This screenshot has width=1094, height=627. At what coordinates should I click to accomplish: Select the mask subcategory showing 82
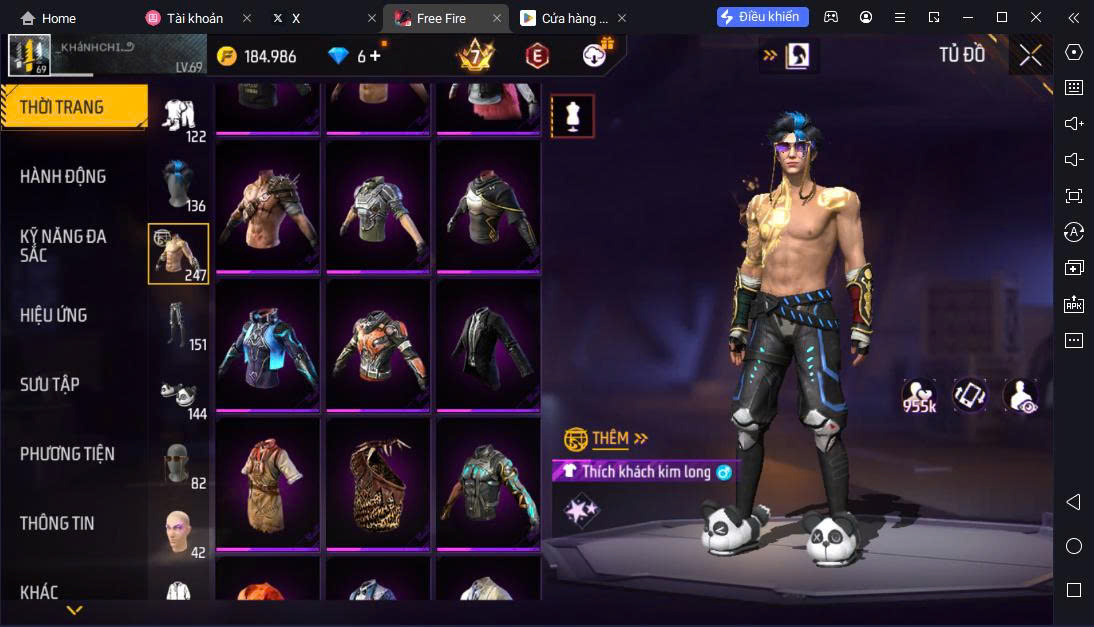click(179, 464)
